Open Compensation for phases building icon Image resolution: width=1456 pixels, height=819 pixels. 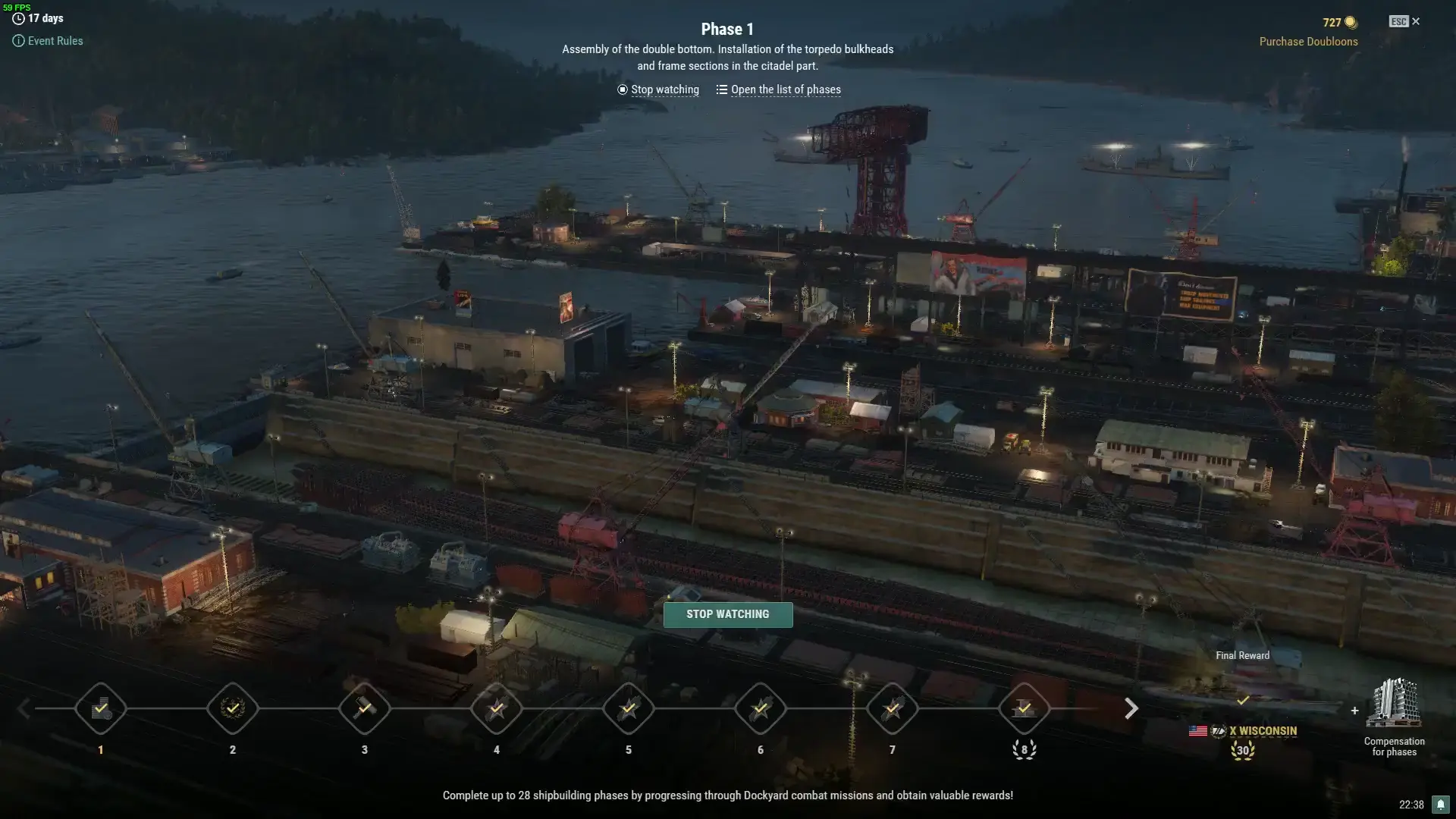(x=1394, y=704)
